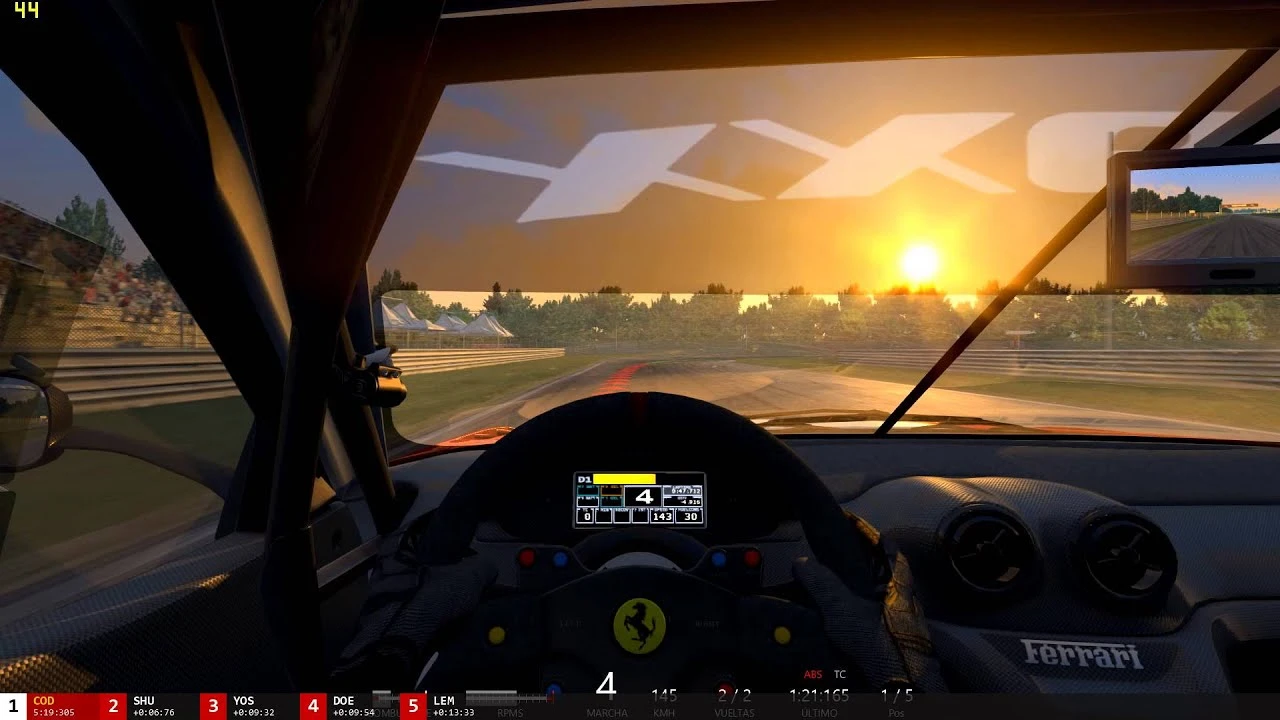The height and width of the screenshot is (720, 1280).
Task: Click the red position badge for SHU
Action: [114, 705]
